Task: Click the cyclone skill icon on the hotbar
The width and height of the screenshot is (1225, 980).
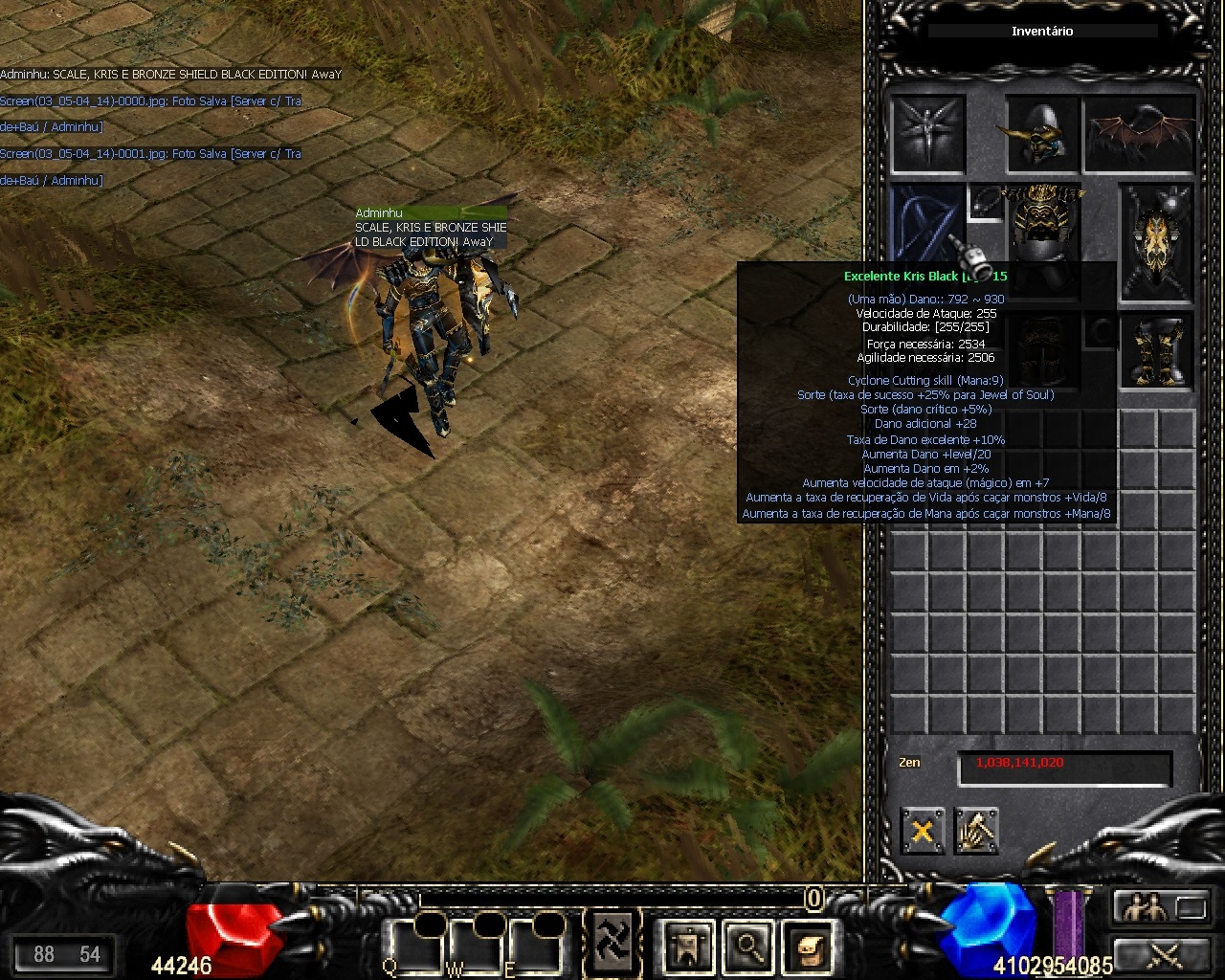Action: coord(611,944)
